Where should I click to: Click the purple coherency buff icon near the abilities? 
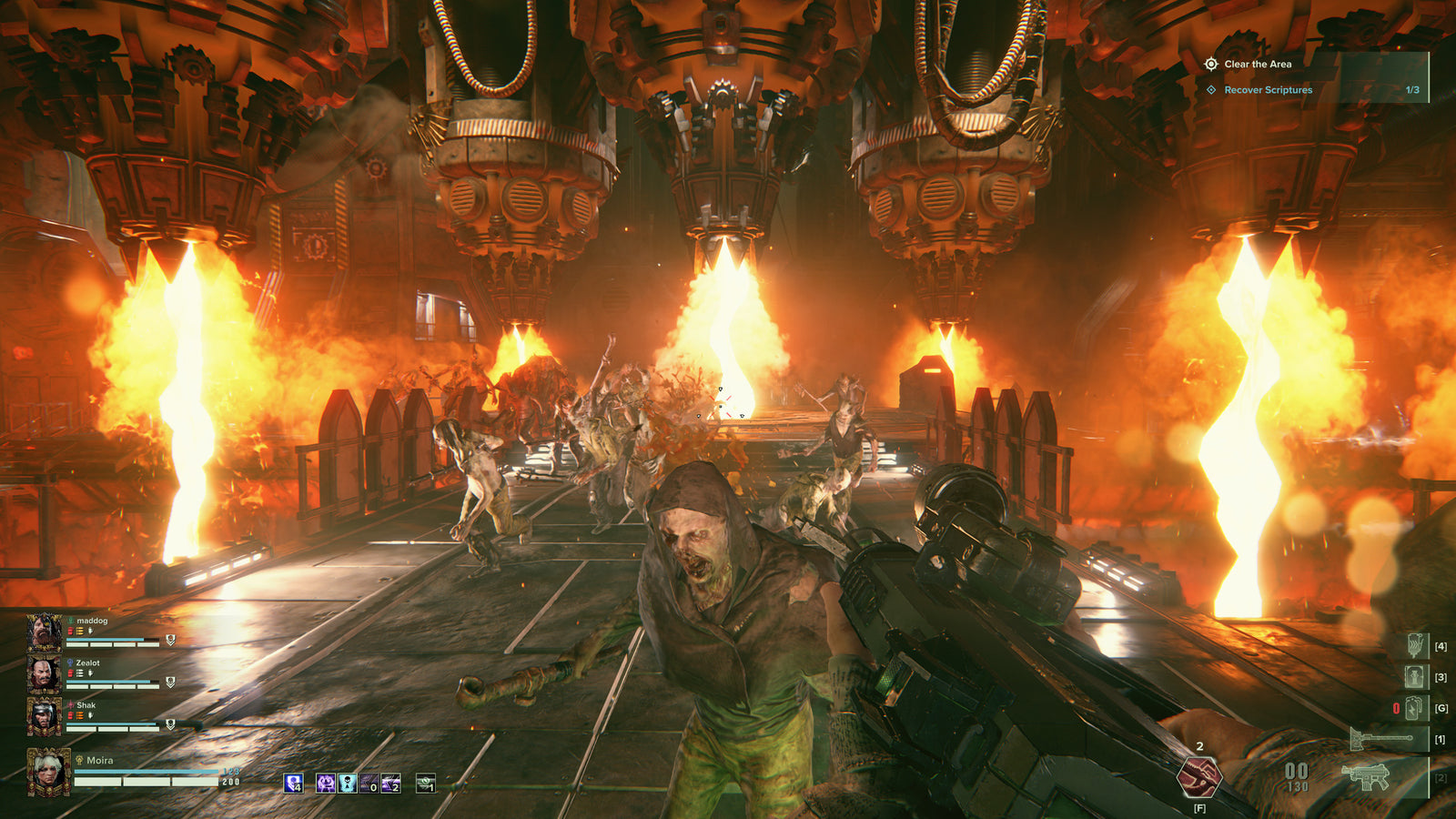[326, 784]
